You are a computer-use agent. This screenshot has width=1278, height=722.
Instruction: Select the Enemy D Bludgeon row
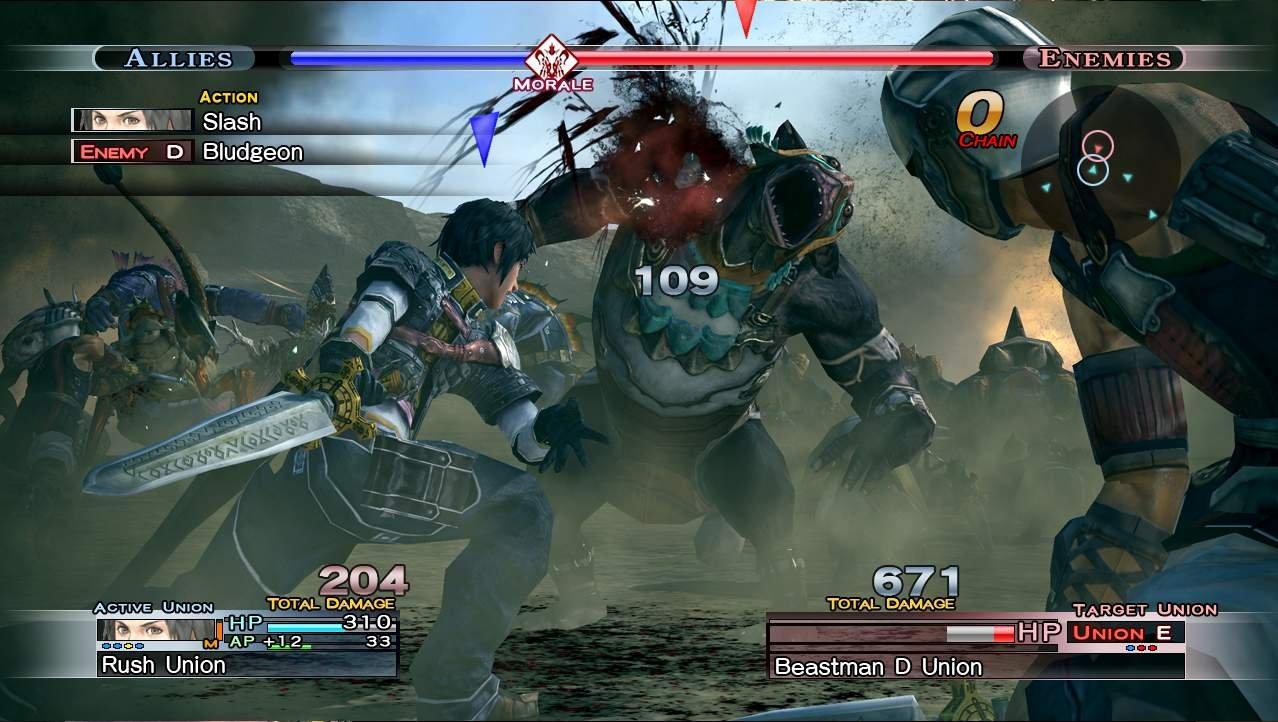click(252, 152)
